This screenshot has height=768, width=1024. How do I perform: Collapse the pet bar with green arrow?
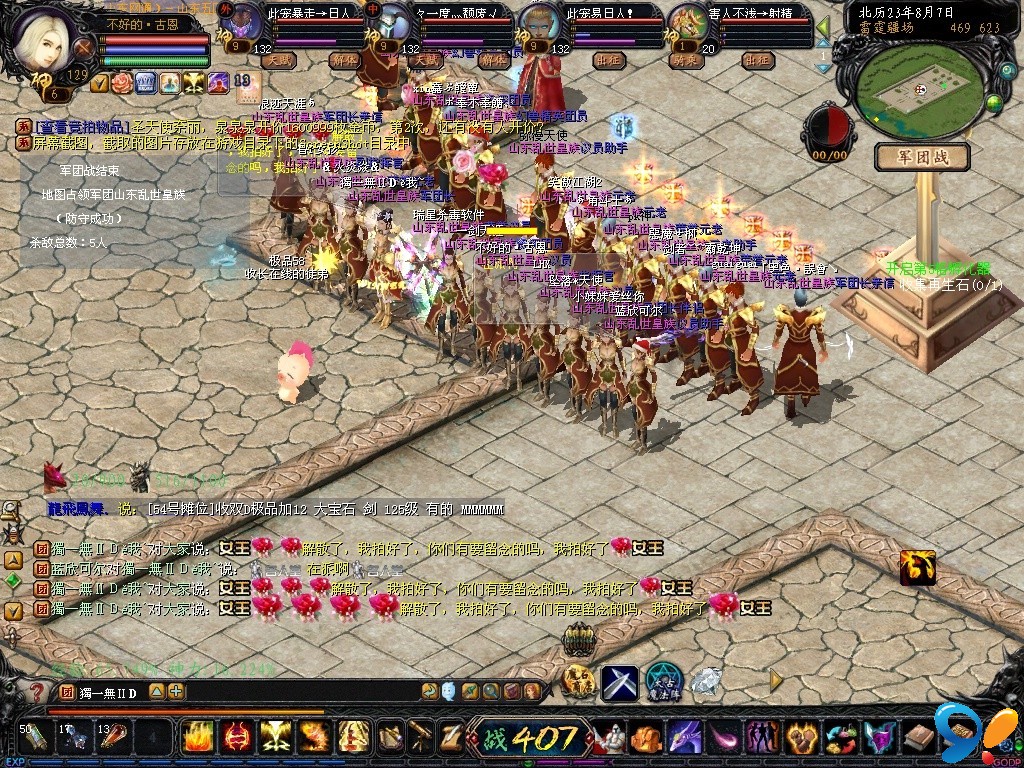[x=823, y=28]
